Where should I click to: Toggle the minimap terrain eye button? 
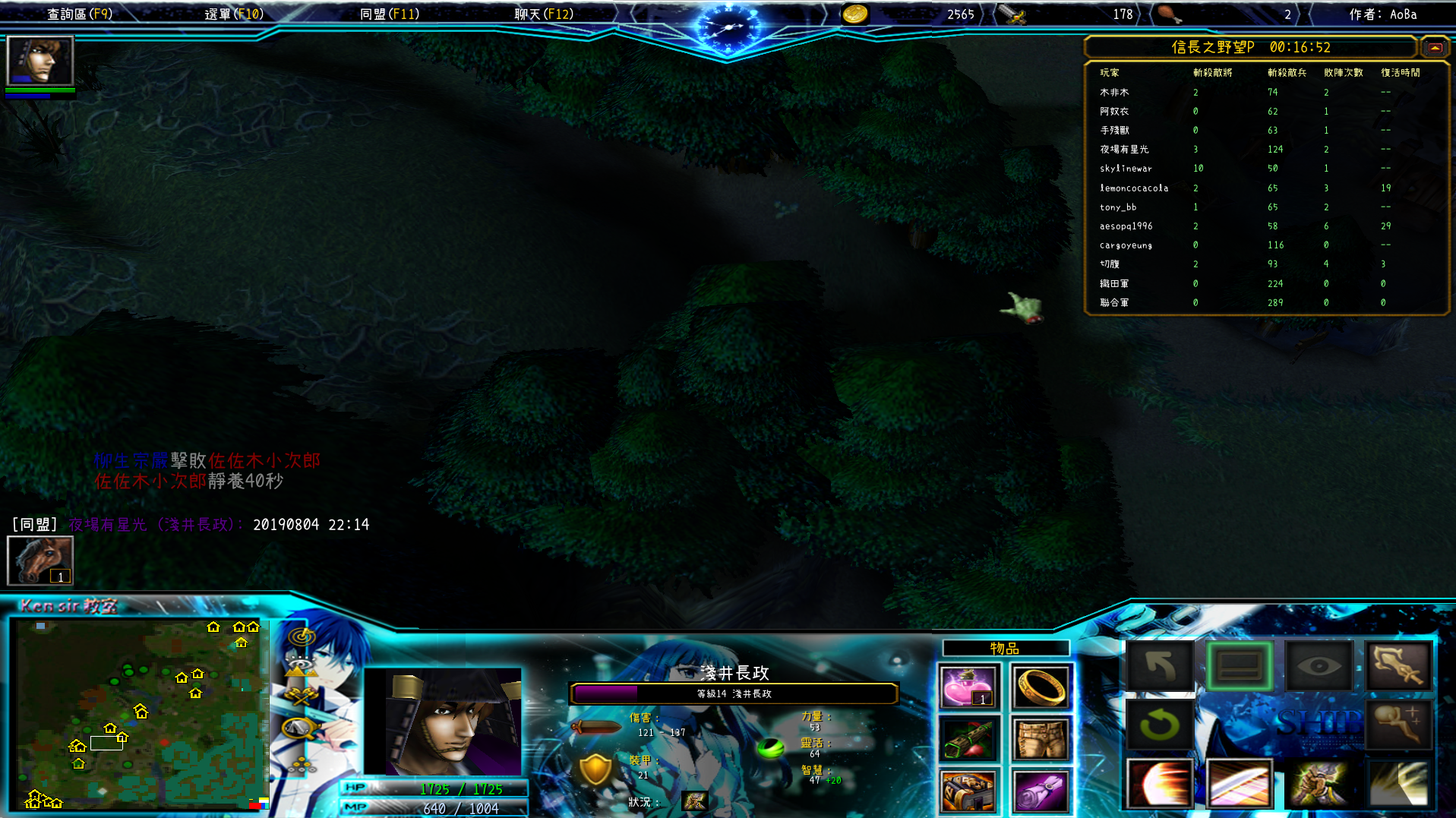[302, 667]
